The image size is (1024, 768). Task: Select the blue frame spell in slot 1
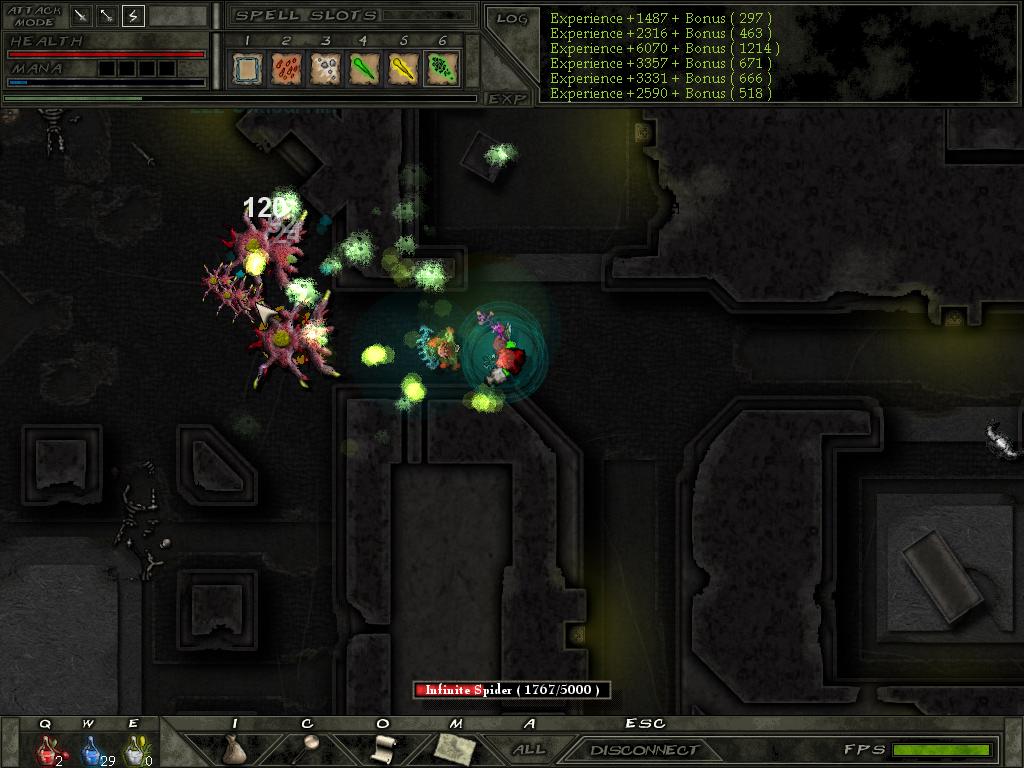pos(246,68)
